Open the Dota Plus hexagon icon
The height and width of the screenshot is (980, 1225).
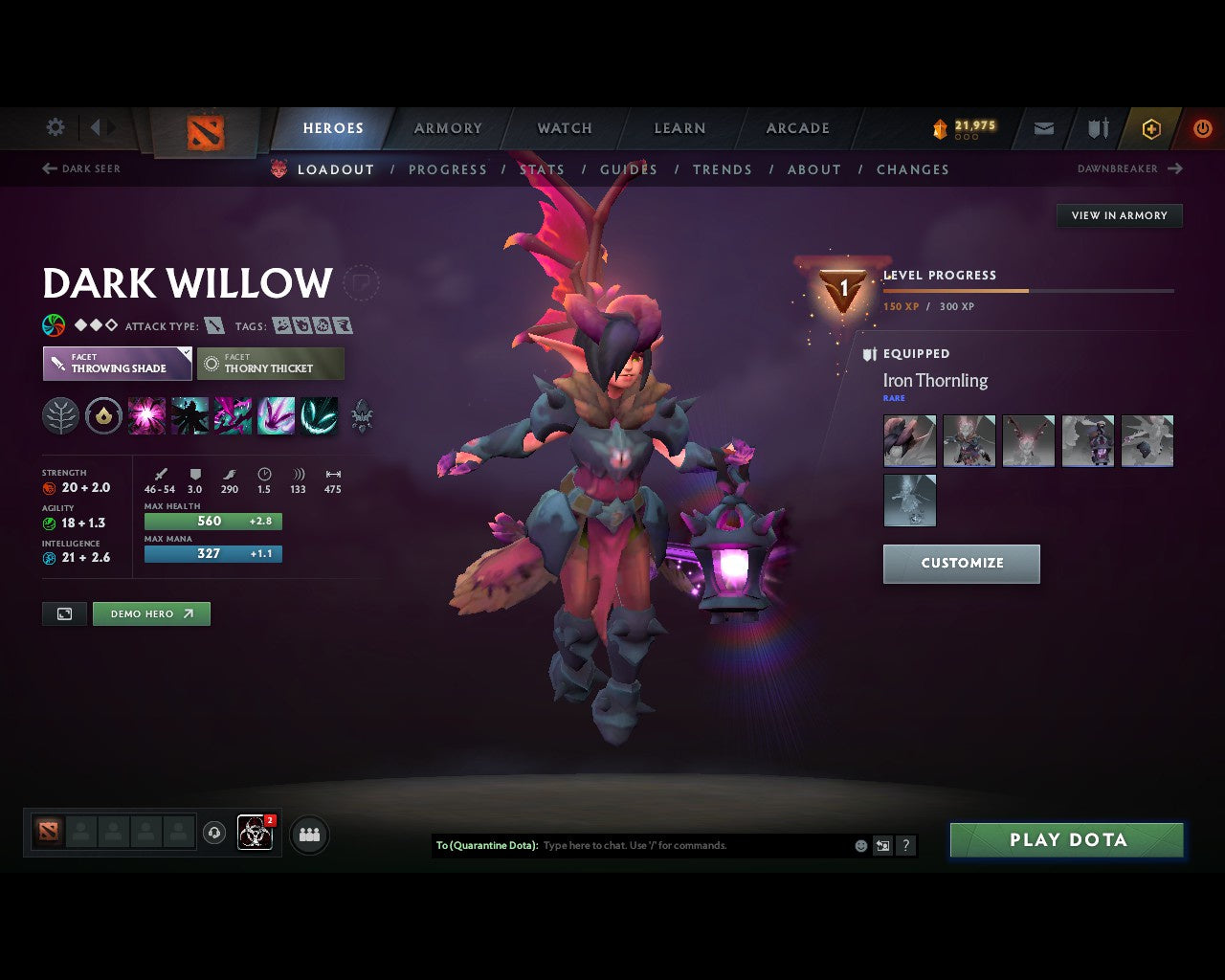click(x=1151, y=128)
